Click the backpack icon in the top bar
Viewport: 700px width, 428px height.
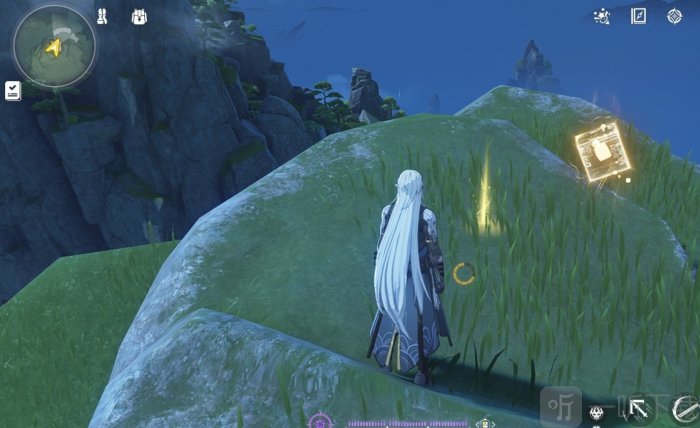(138, 17)
